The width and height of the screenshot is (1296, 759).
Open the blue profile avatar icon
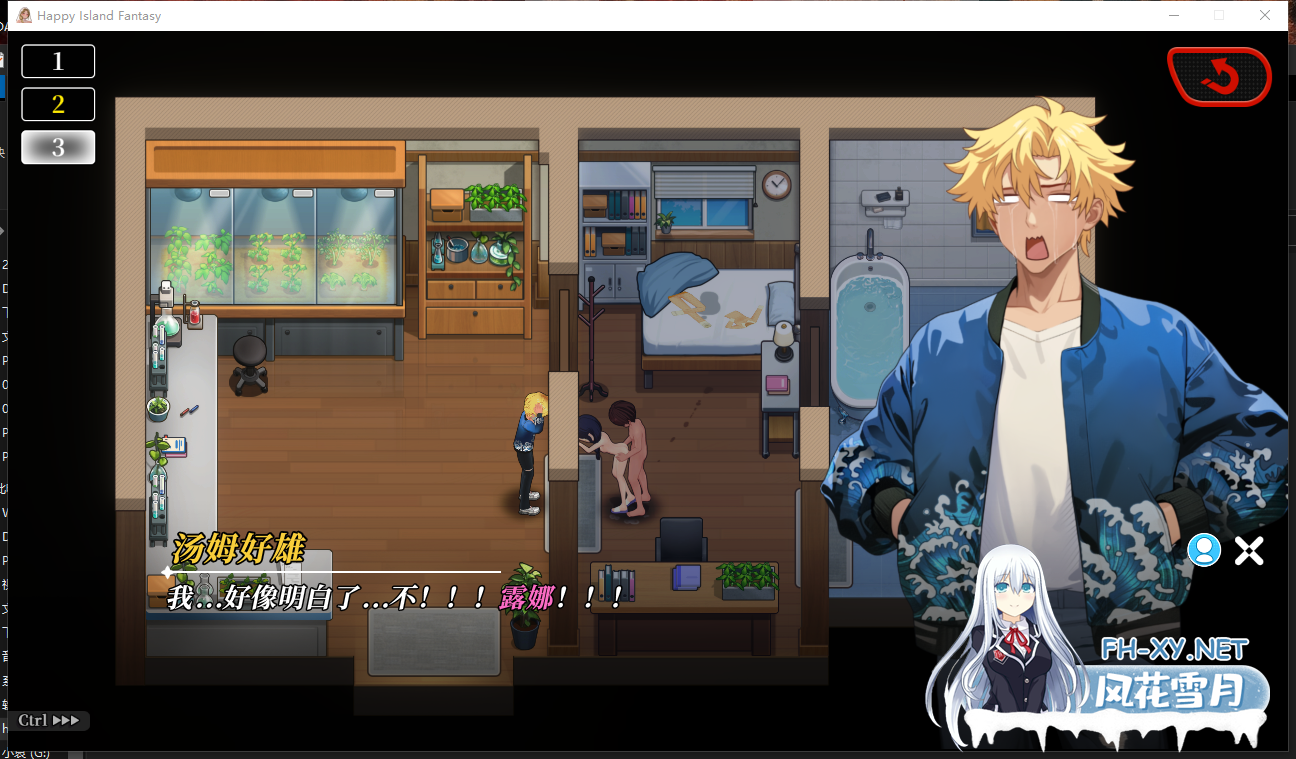click(1204, 550)
